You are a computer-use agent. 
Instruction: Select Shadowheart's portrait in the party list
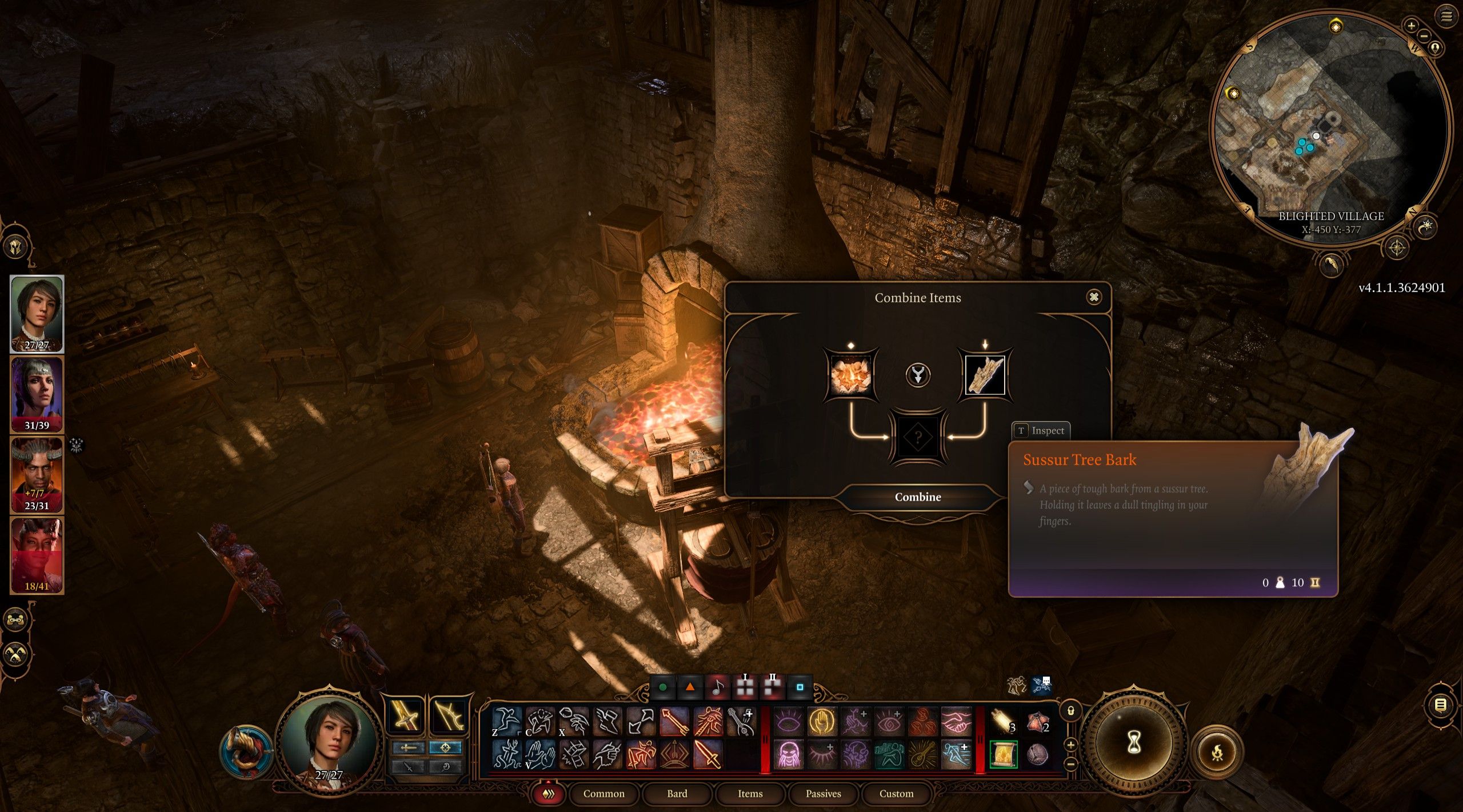pos(37,394)
